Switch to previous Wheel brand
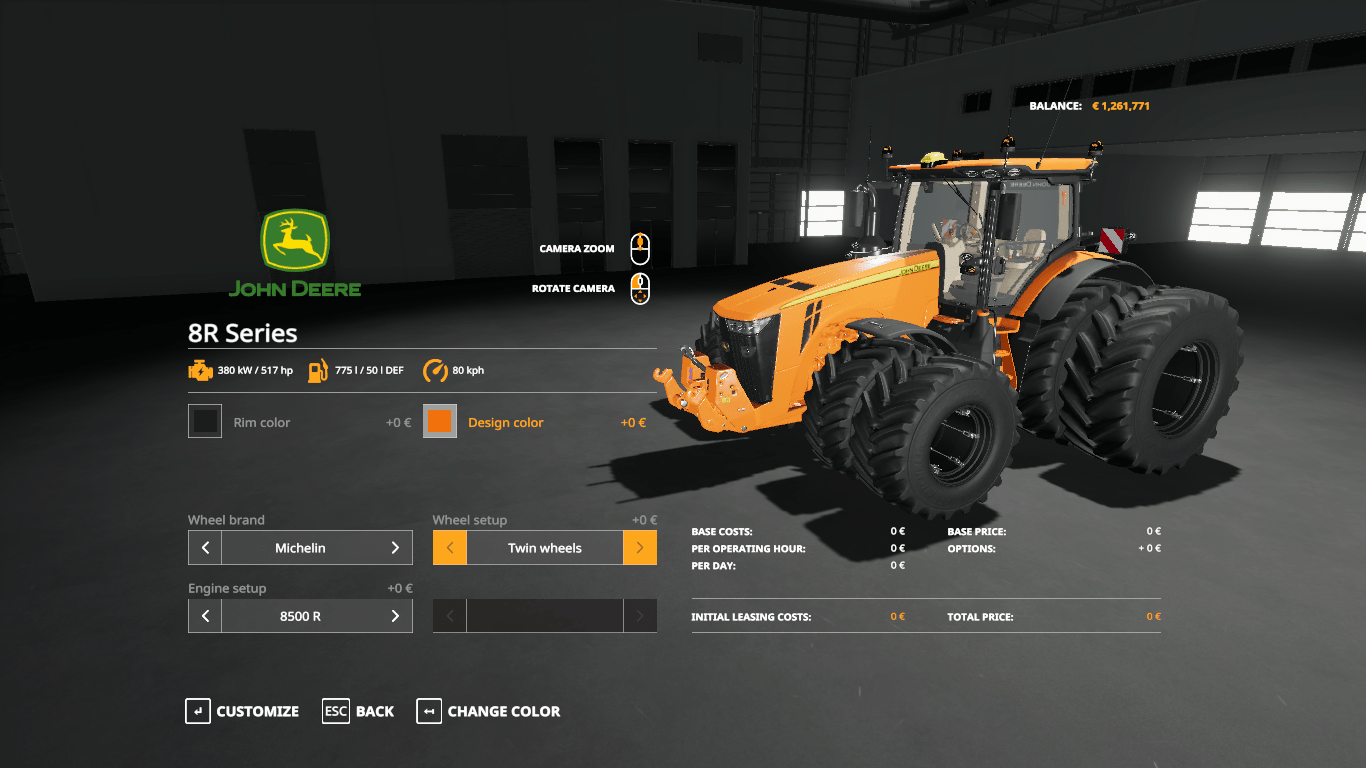 [205, 548]
